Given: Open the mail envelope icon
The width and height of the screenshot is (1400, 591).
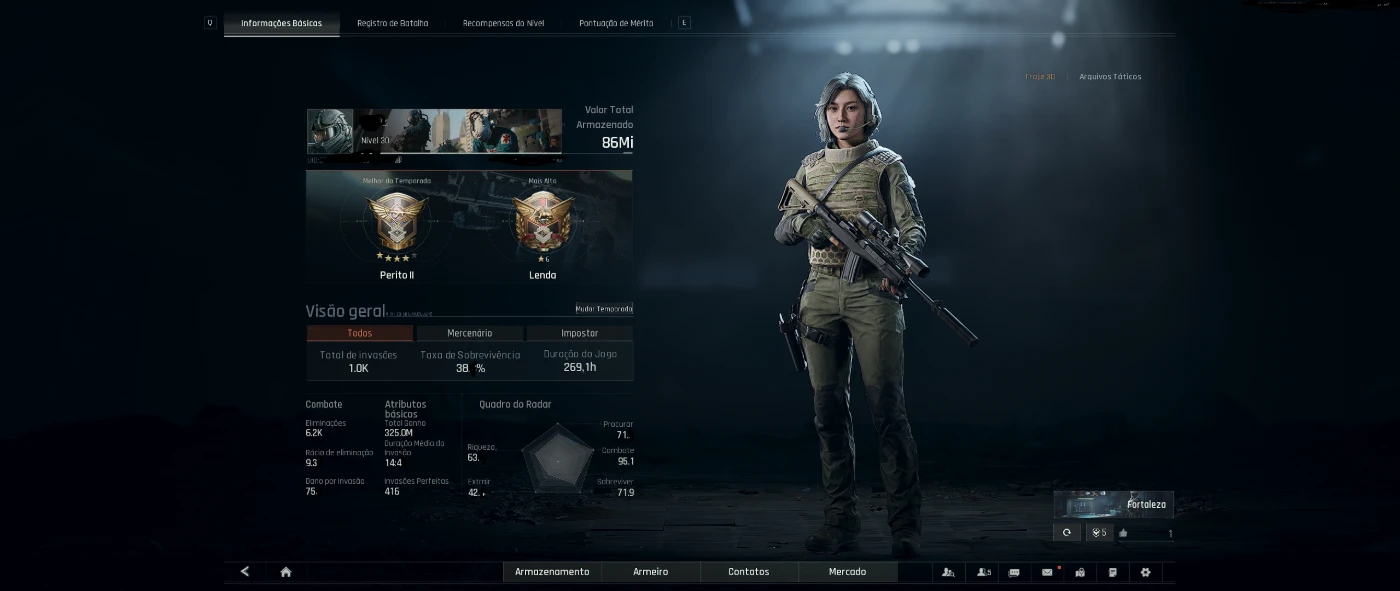Looking at the screenshot, I should pos(1047,572).
